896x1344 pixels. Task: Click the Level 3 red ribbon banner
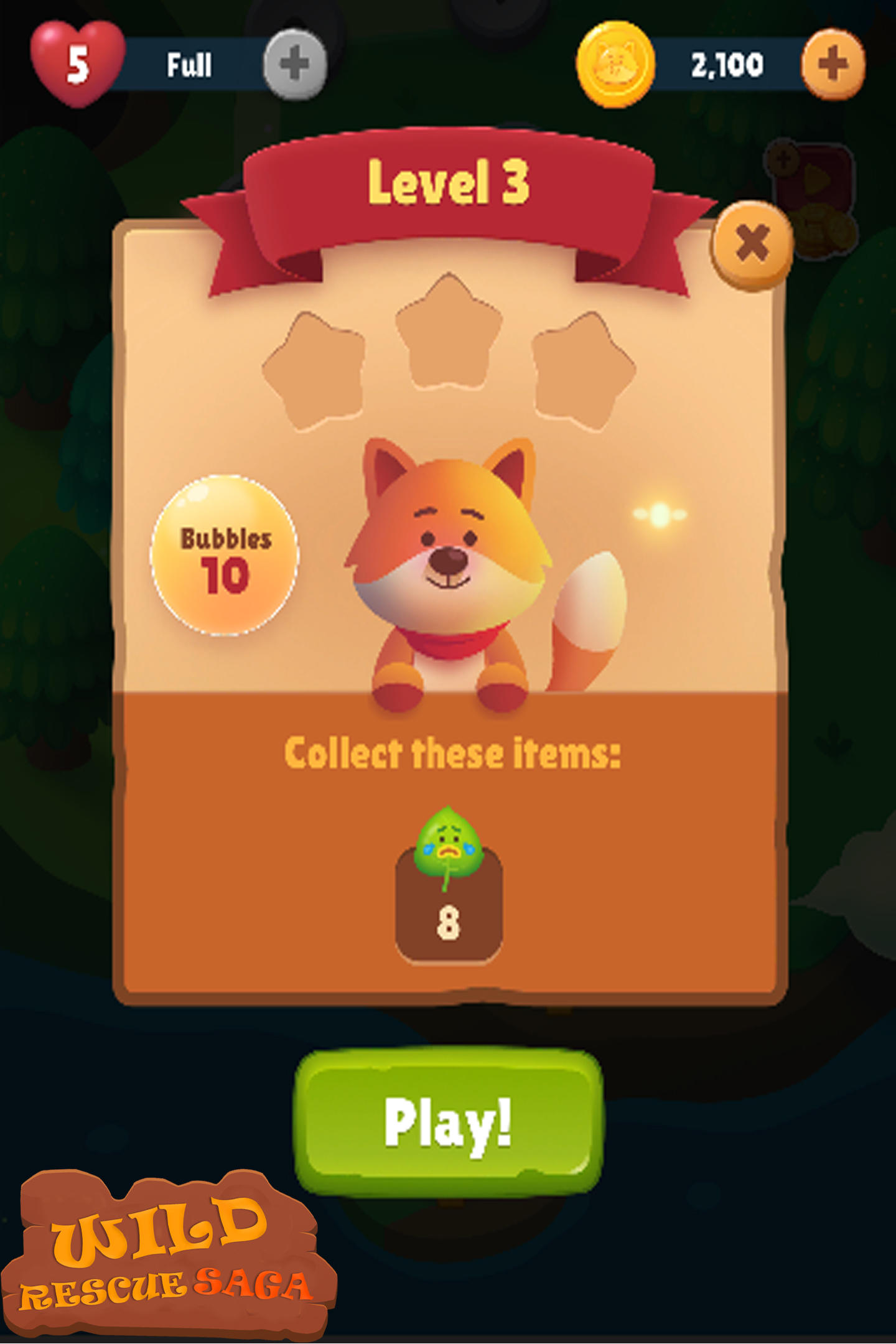(x=449, y=180)
